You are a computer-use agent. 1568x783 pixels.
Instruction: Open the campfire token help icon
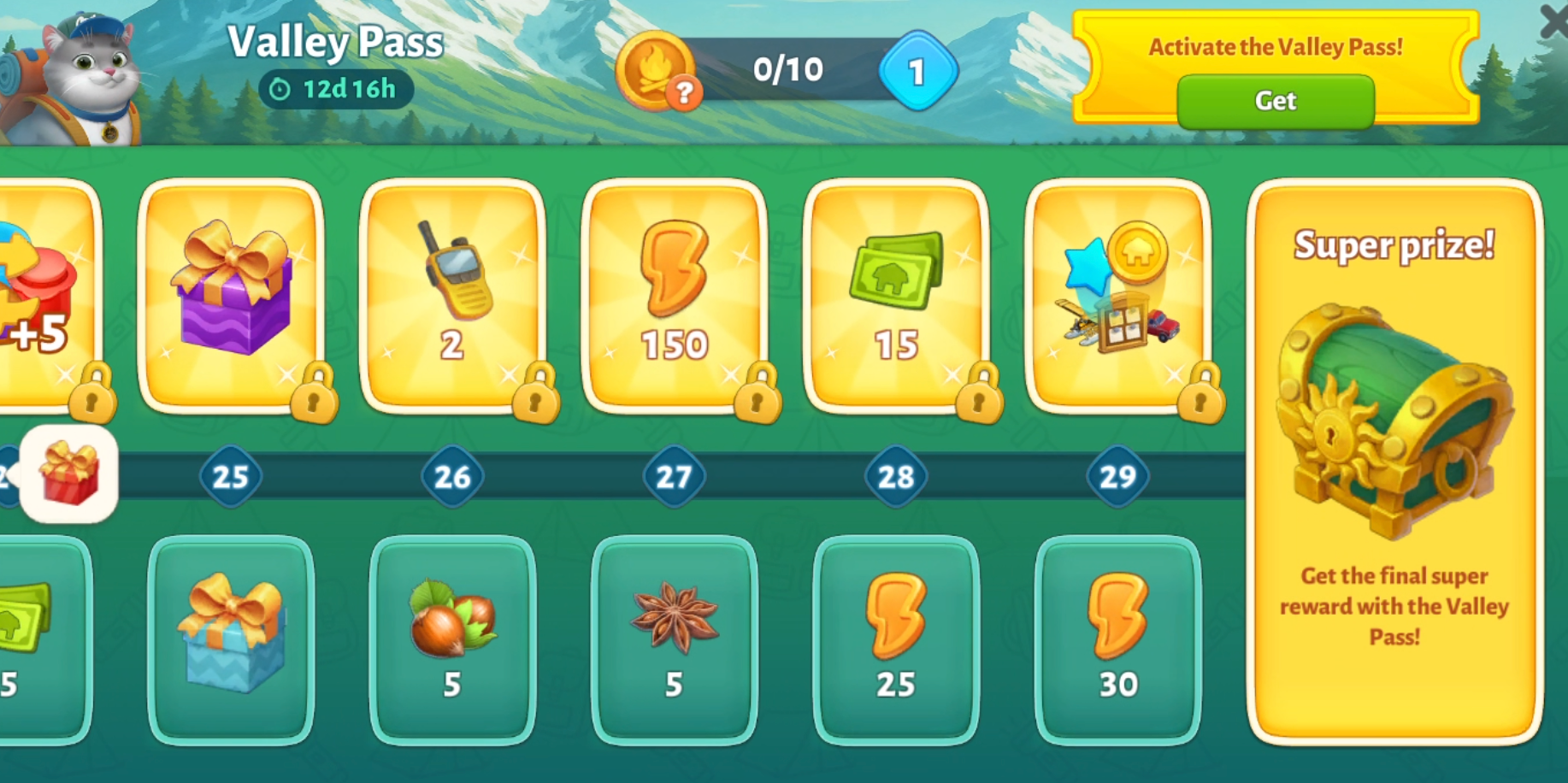(x=684, y=92)
